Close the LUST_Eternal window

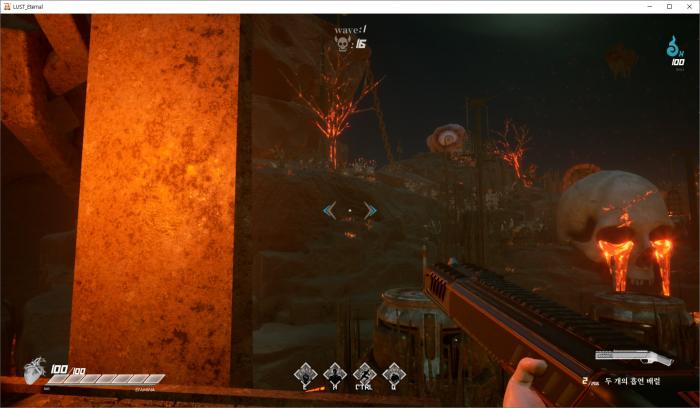[688, 7]
